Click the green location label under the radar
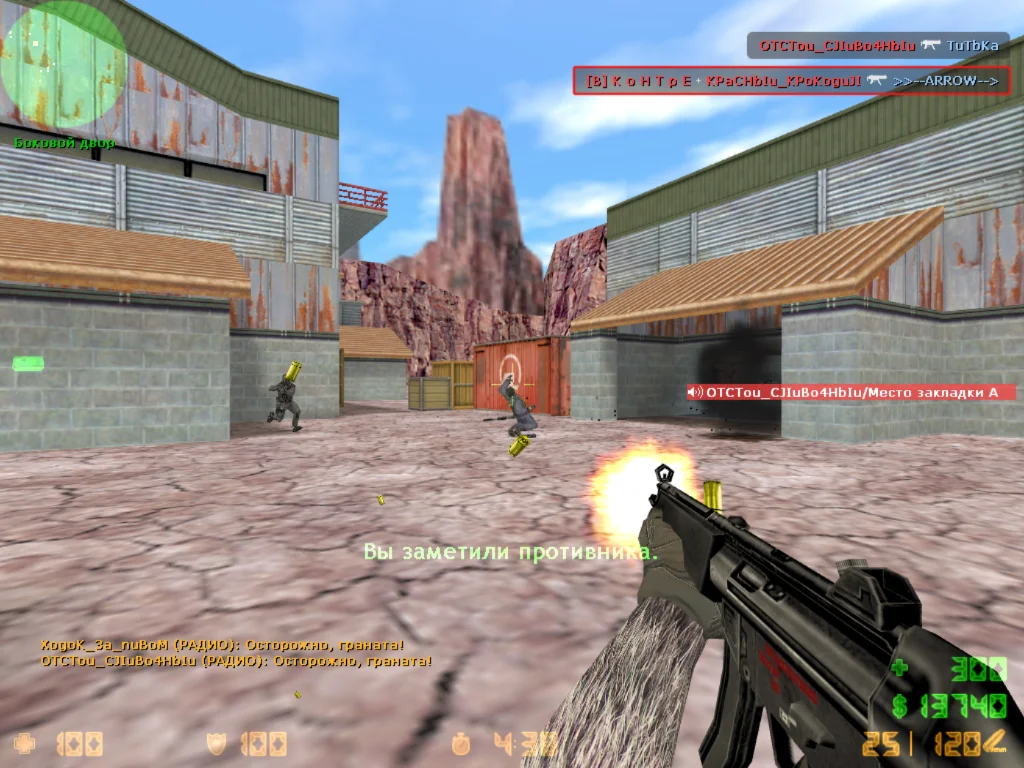This screenshot has height=768, width=1024. tap(64, 143)
